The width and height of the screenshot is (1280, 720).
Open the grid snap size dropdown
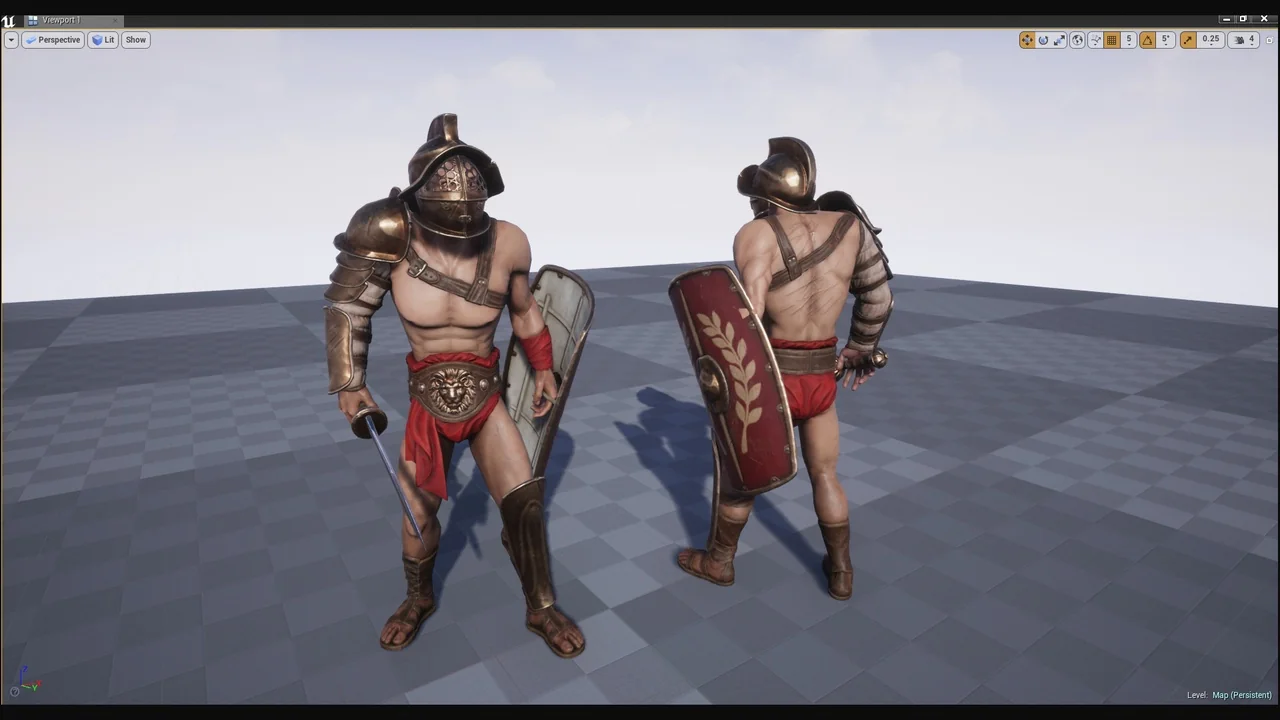[x=1129, y=39]
